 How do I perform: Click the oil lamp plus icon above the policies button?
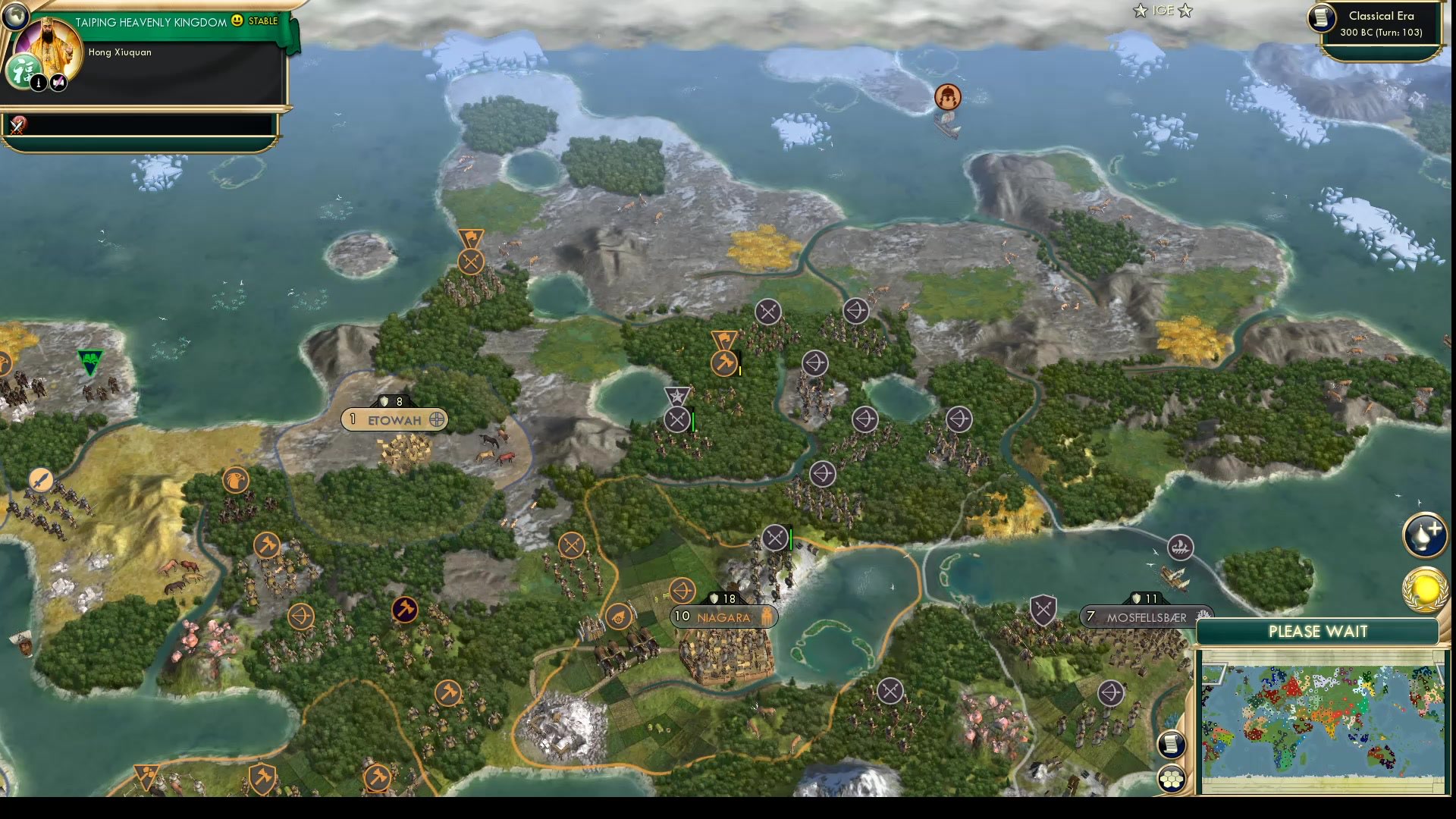point(1424,532)
